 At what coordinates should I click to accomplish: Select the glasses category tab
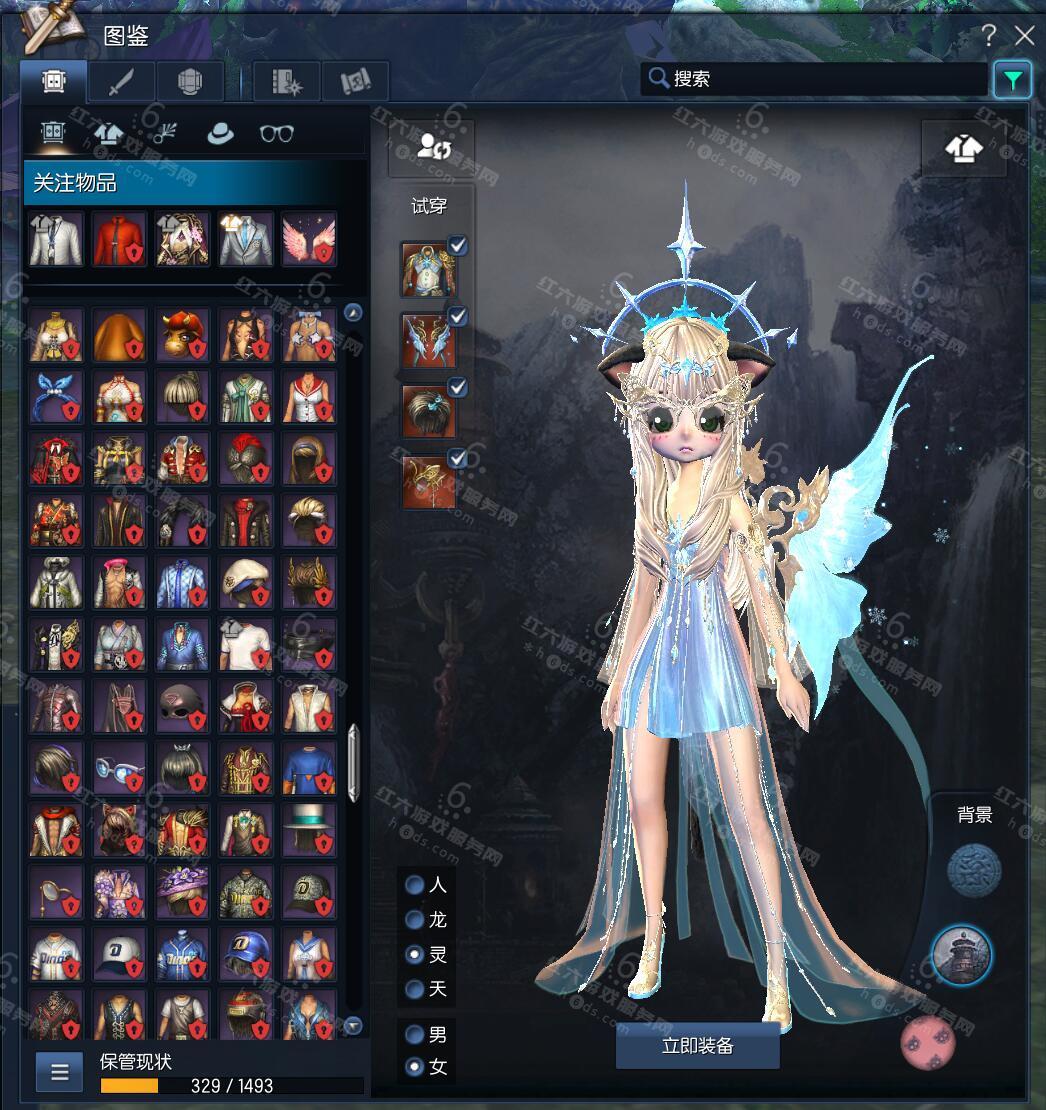[x=276, y=133]
